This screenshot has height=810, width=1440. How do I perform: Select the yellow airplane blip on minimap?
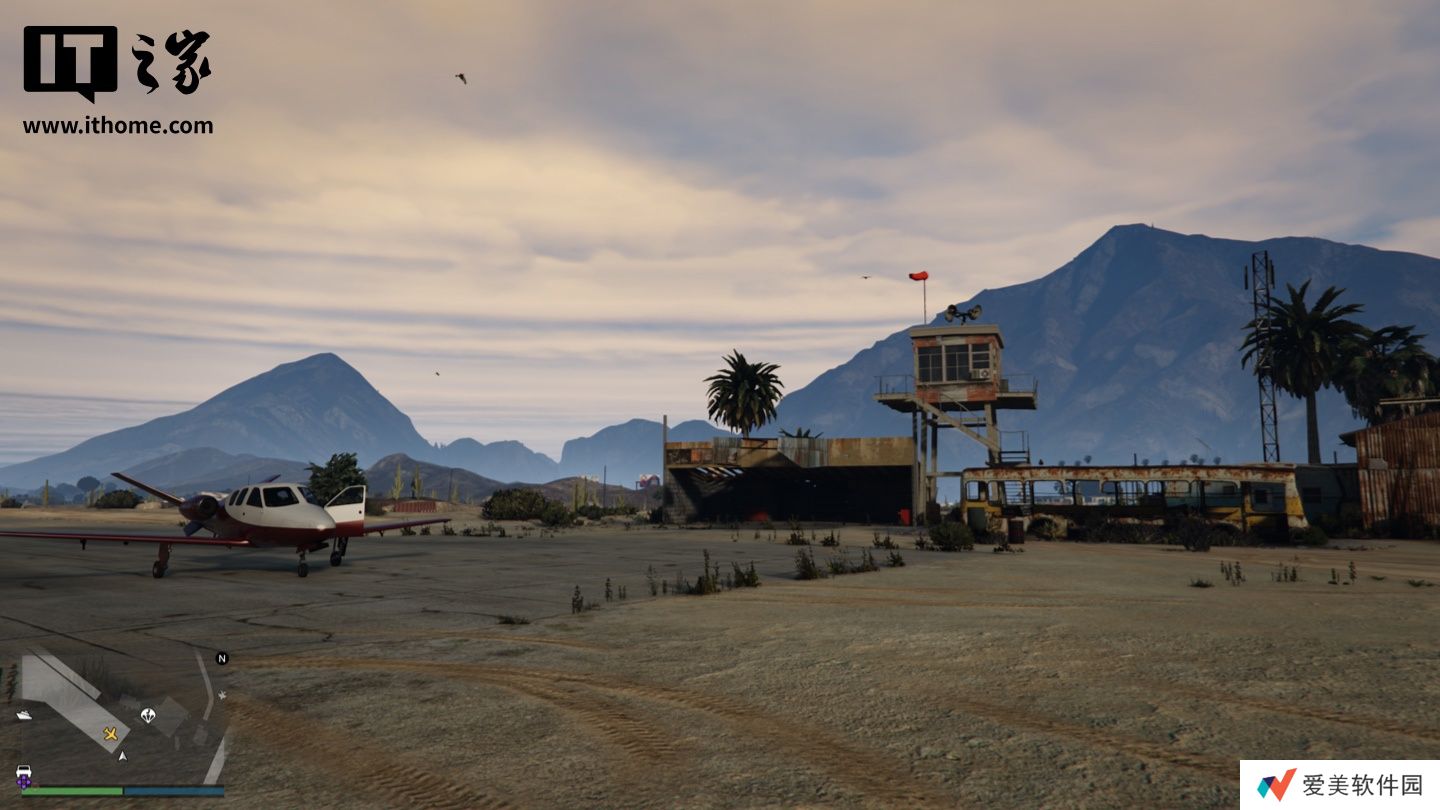(110, 734)
